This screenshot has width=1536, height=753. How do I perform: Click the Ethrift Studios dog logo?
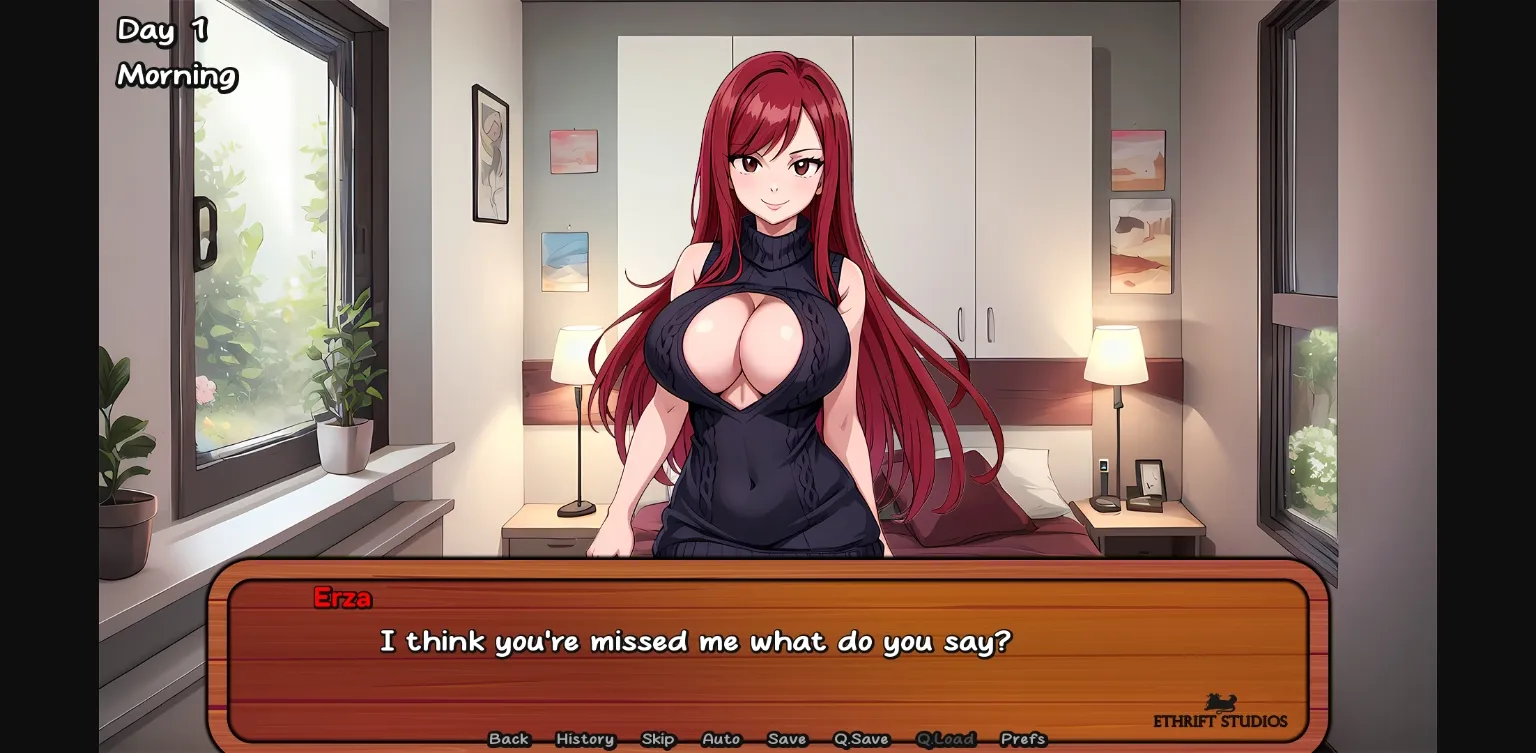tap(1222, 704)
